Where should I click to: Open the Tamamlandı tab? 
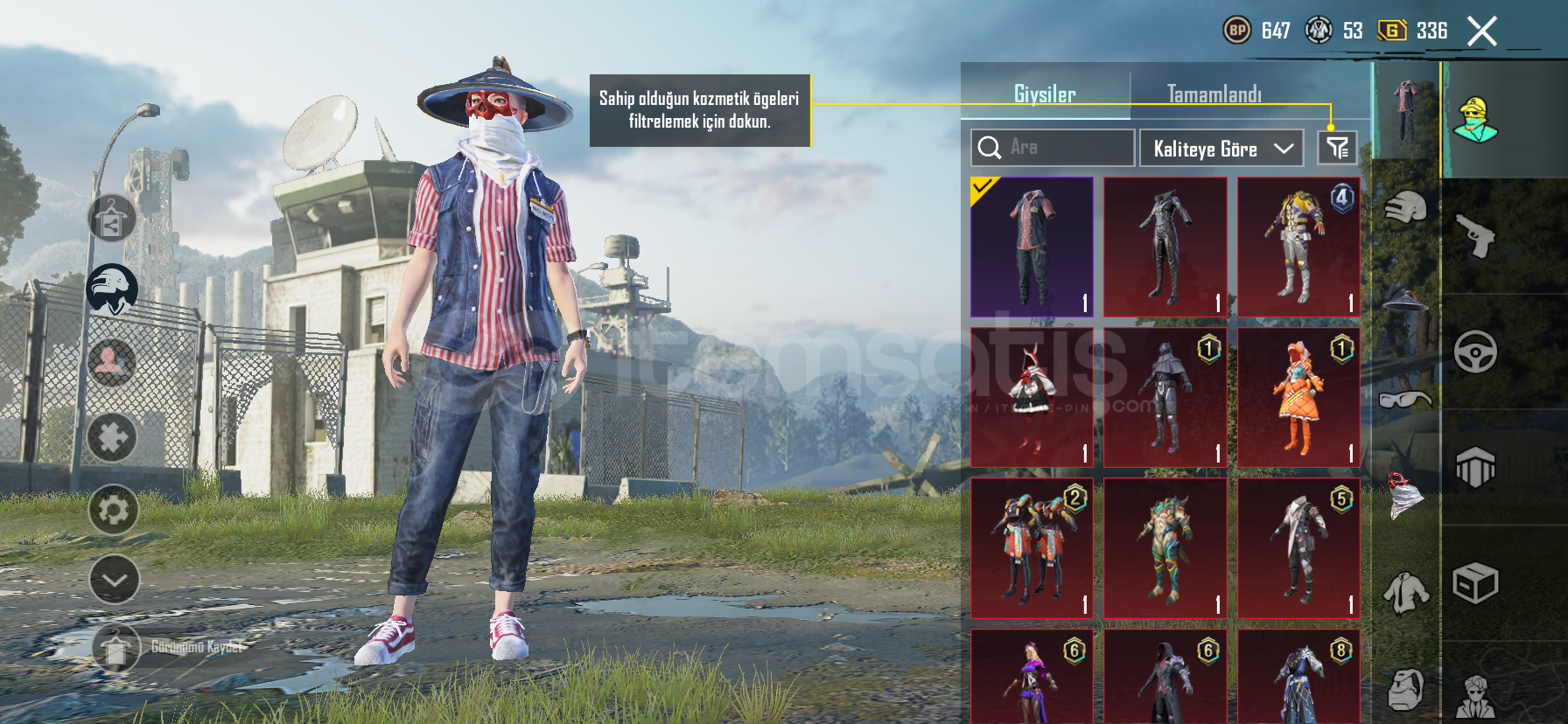point(1214,94)
